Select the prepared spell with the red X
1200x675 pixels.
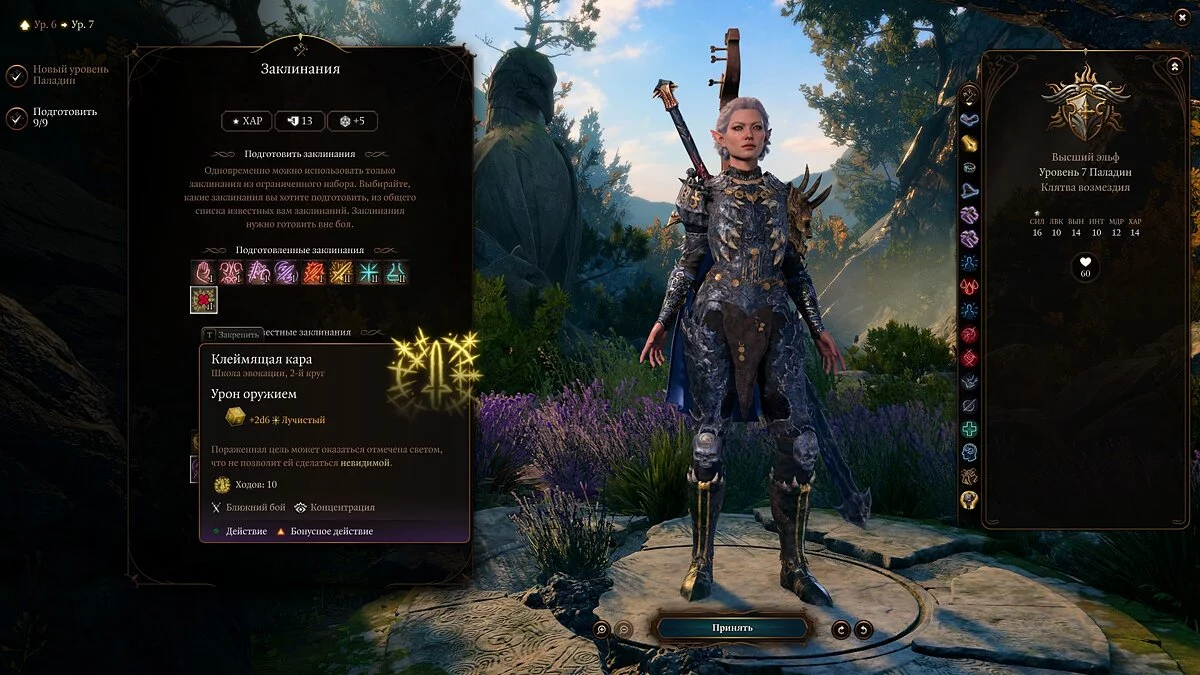click(x=204, y=300)
